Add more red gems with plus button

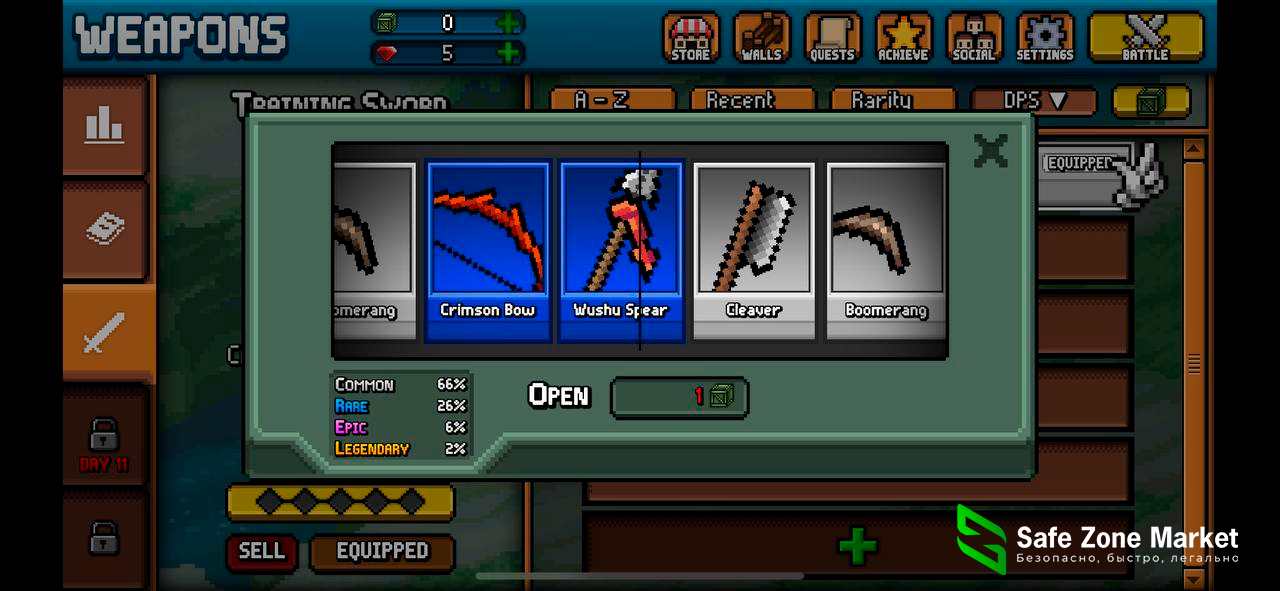tap(508, 53)
